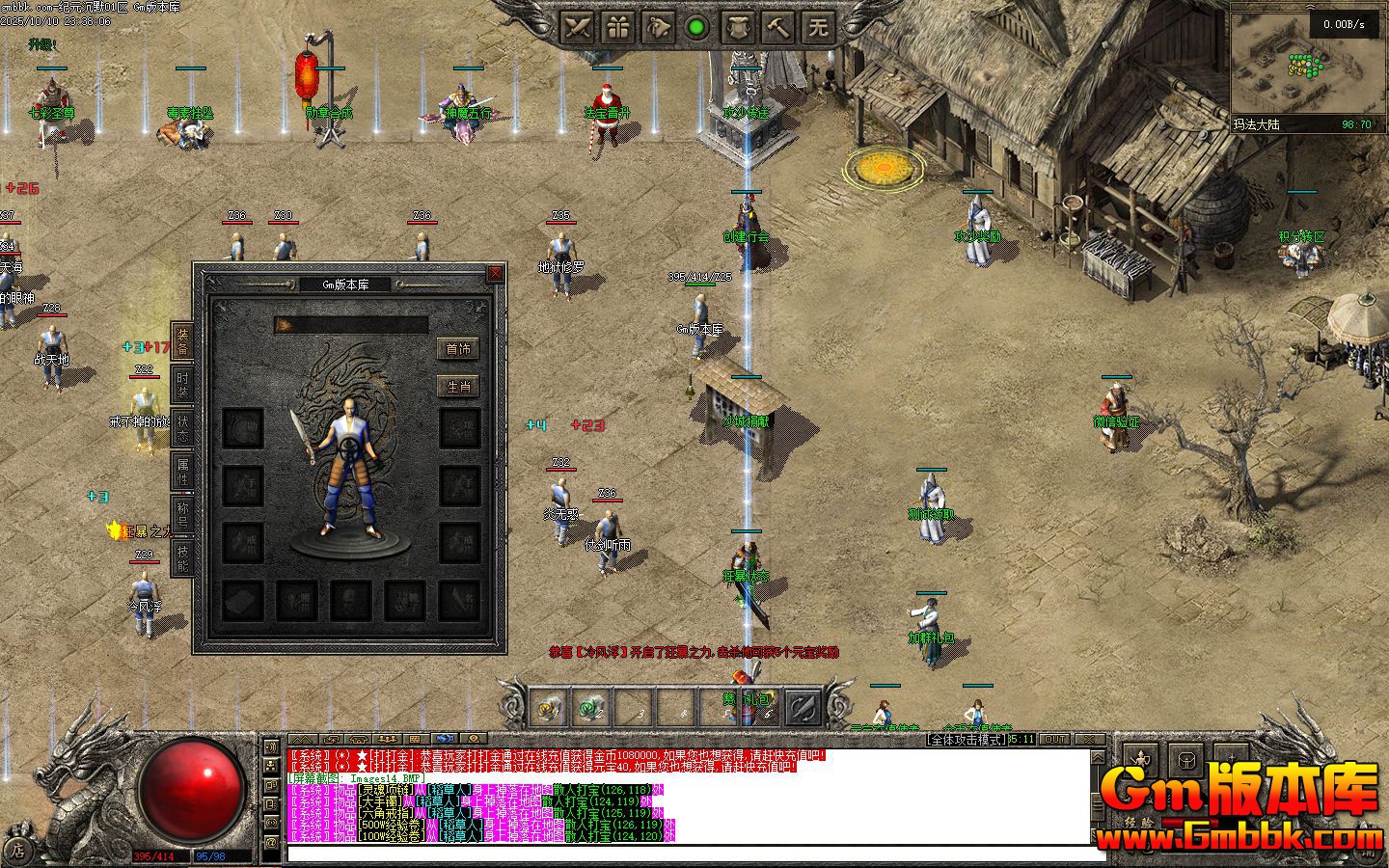Click the bell icon in top toolbar
Image resolution: width=1389 pixels, height=868 pixels.
click(x=658, y=27)
